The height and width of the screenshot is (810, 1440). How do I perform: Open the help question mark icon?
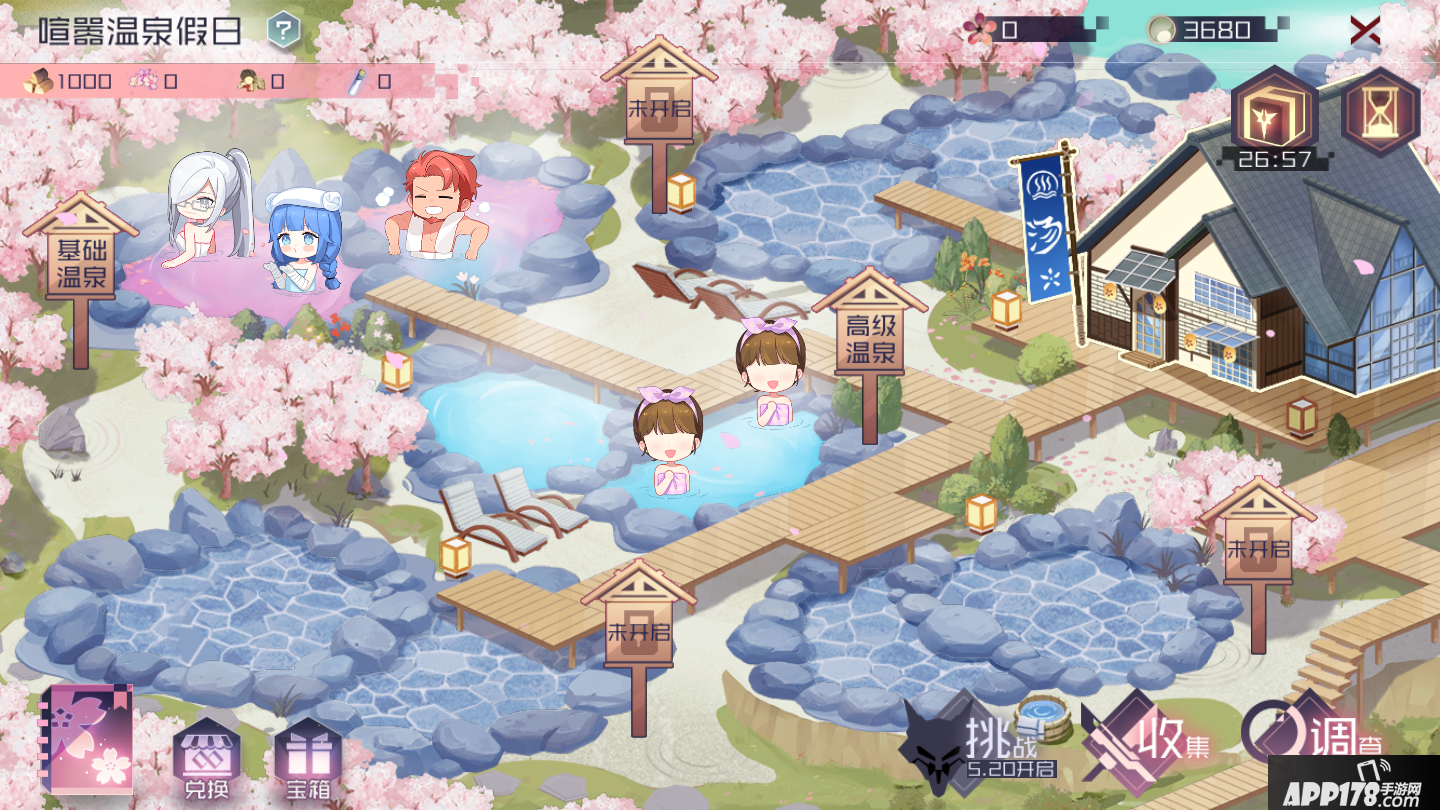point(284,30)
